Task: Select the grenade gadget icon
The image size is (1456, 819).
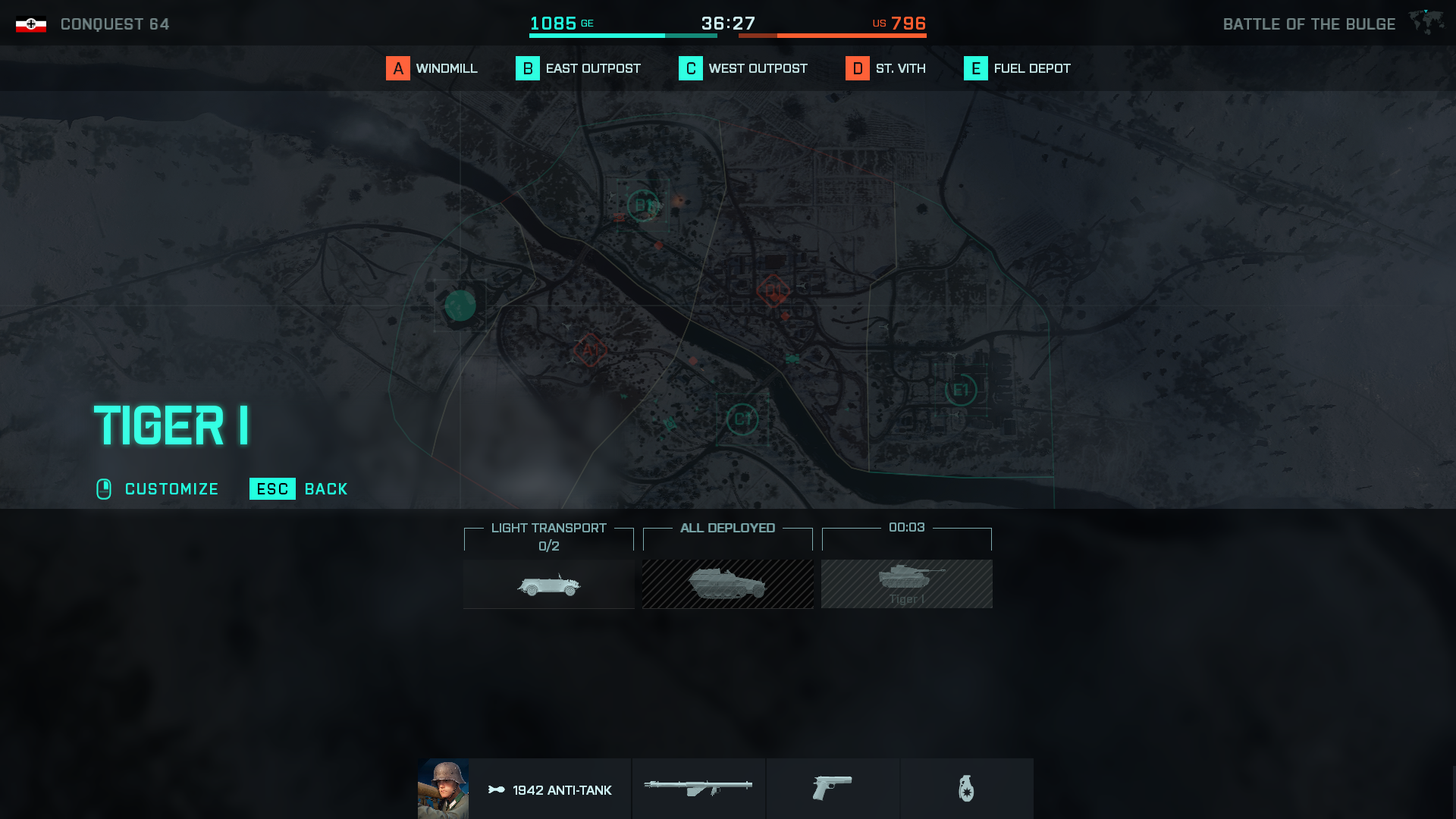Action: coord(967,789)
